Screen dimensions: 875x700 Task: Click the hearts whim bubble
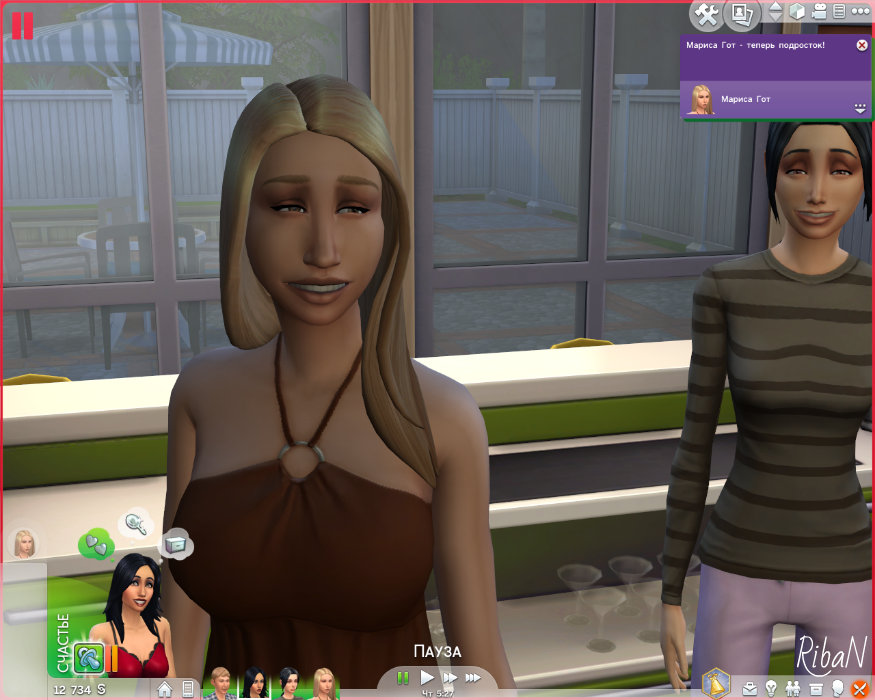coord(96,544)
